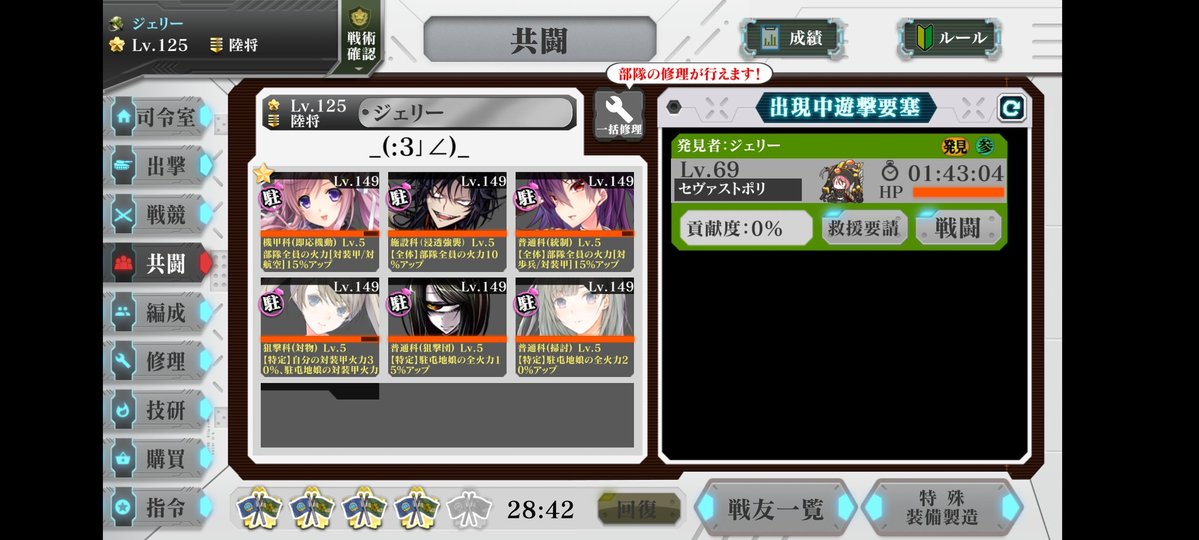Send a 救援要請 rescue request

pyautogui.click(x=862, y=228)
